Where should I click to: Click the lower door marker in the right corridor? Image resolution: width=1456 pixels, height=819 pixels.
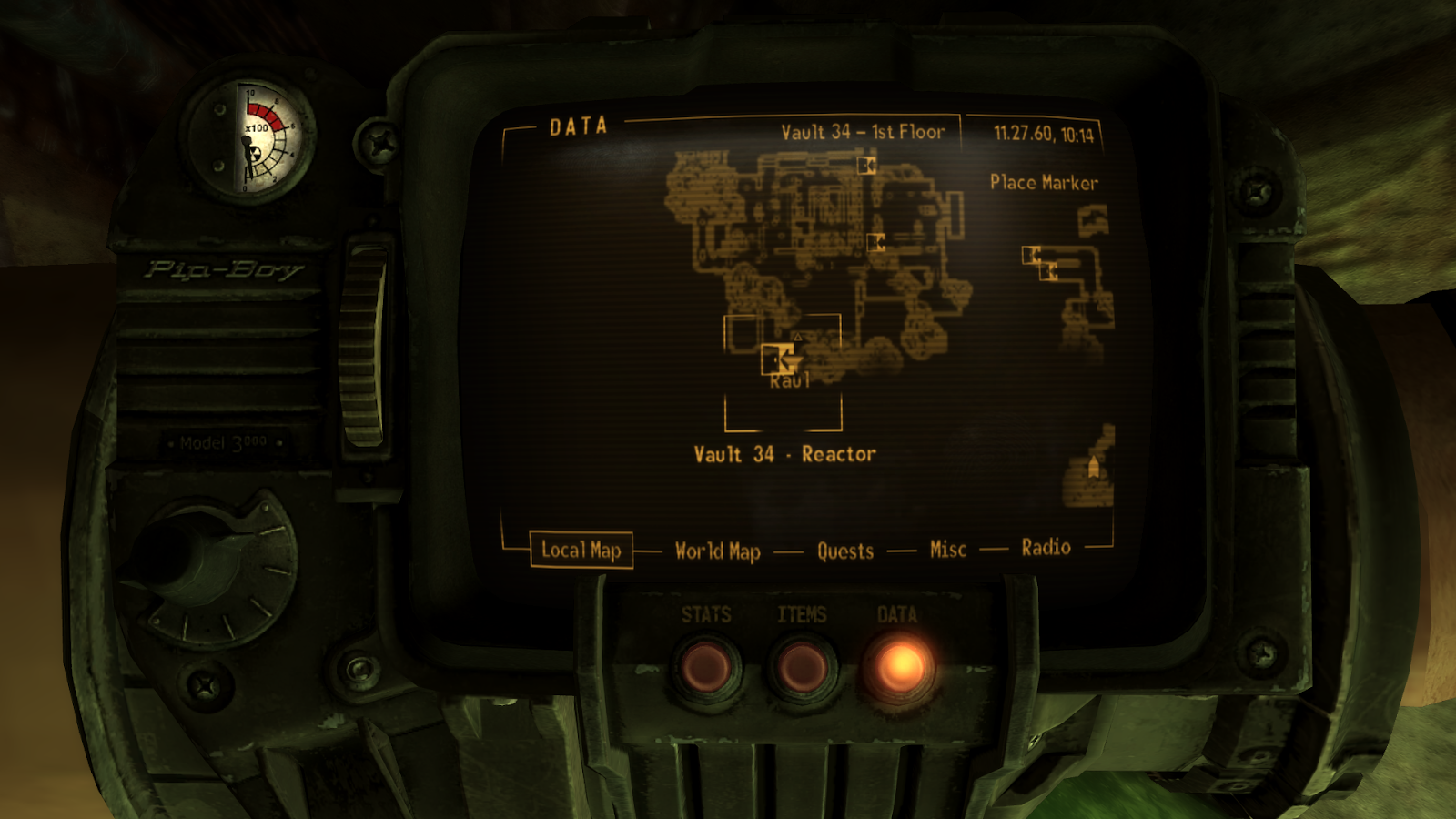click(1049, 271)
